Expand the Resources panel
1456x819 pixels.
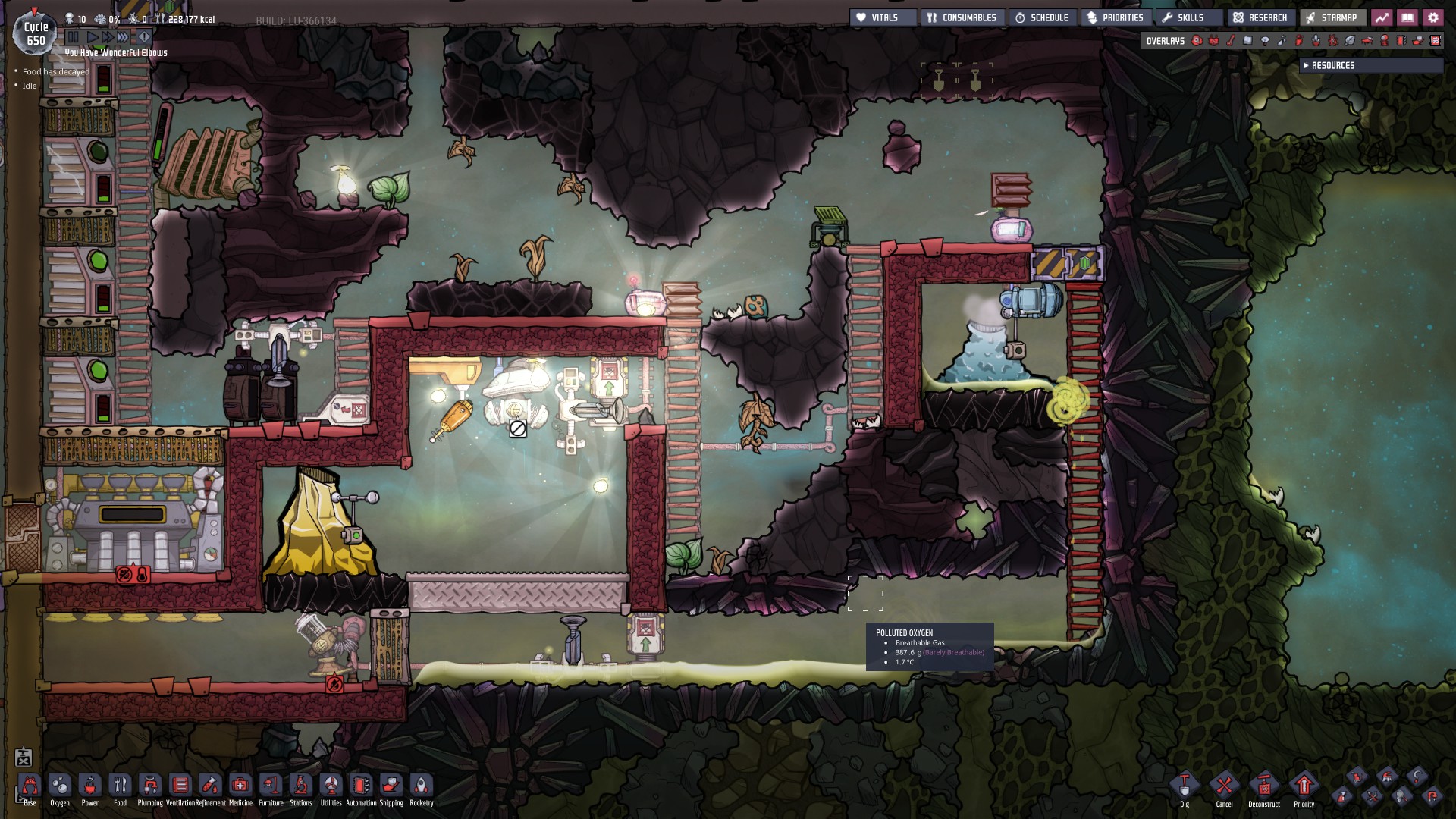[1332, 66]
